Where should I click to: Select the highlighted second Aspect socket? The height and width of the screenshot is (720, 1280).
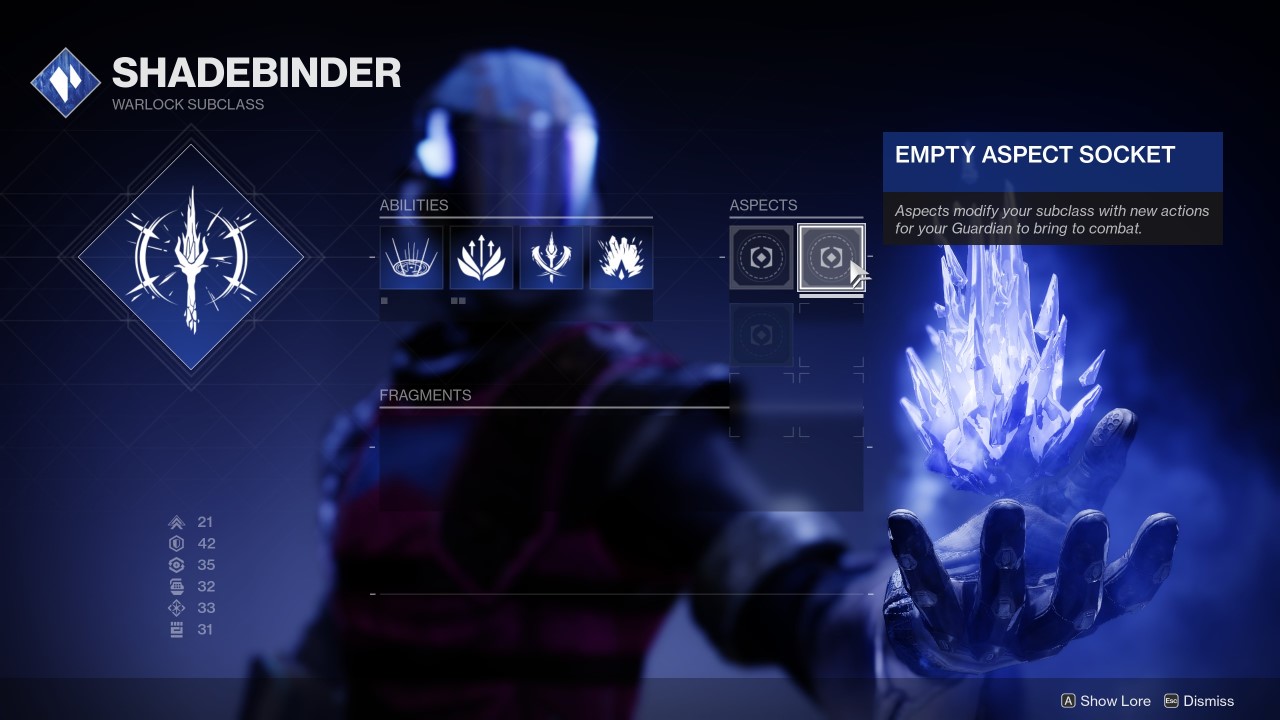pos(831,257)
